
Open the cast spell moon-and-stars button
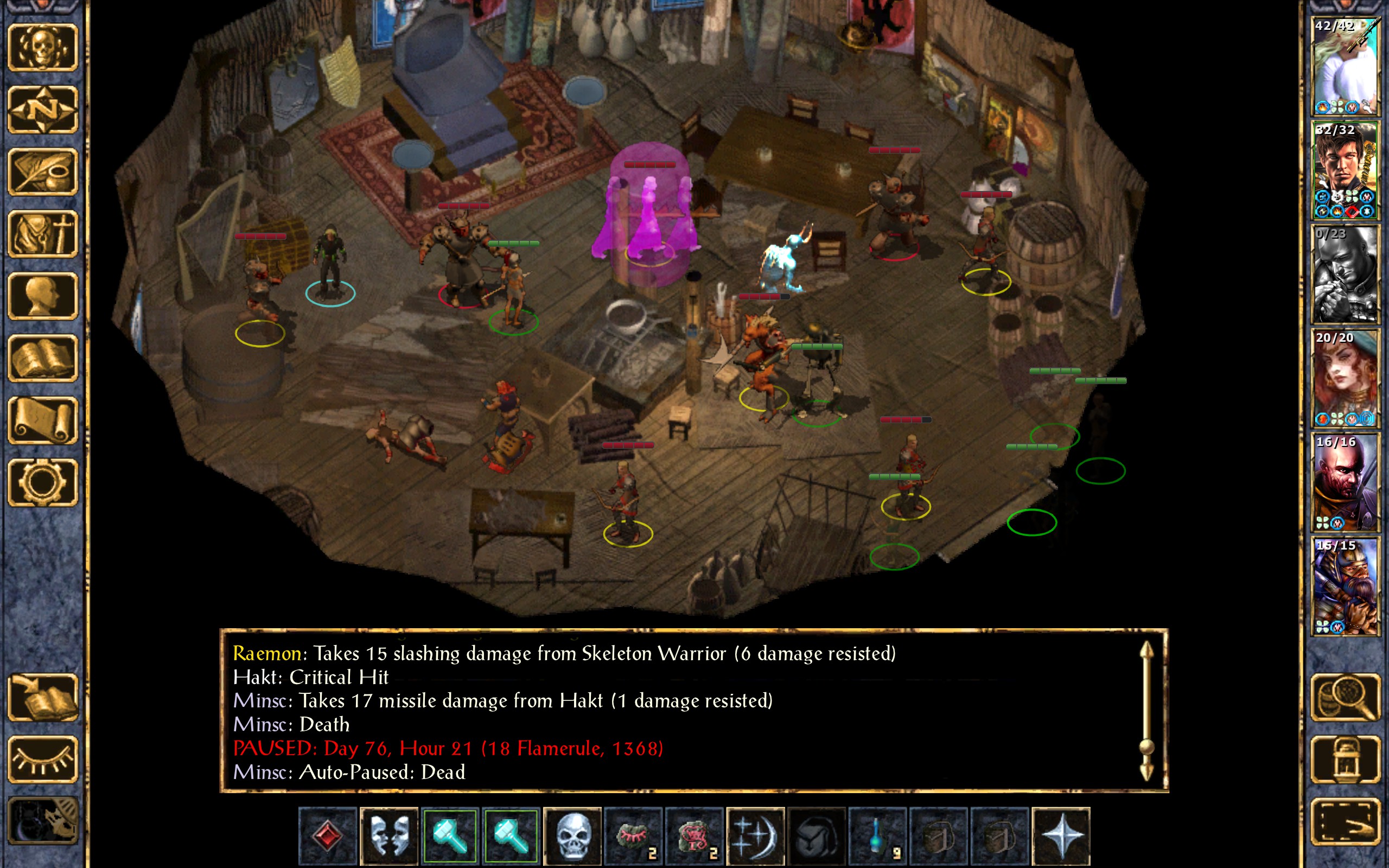point(755,835)
